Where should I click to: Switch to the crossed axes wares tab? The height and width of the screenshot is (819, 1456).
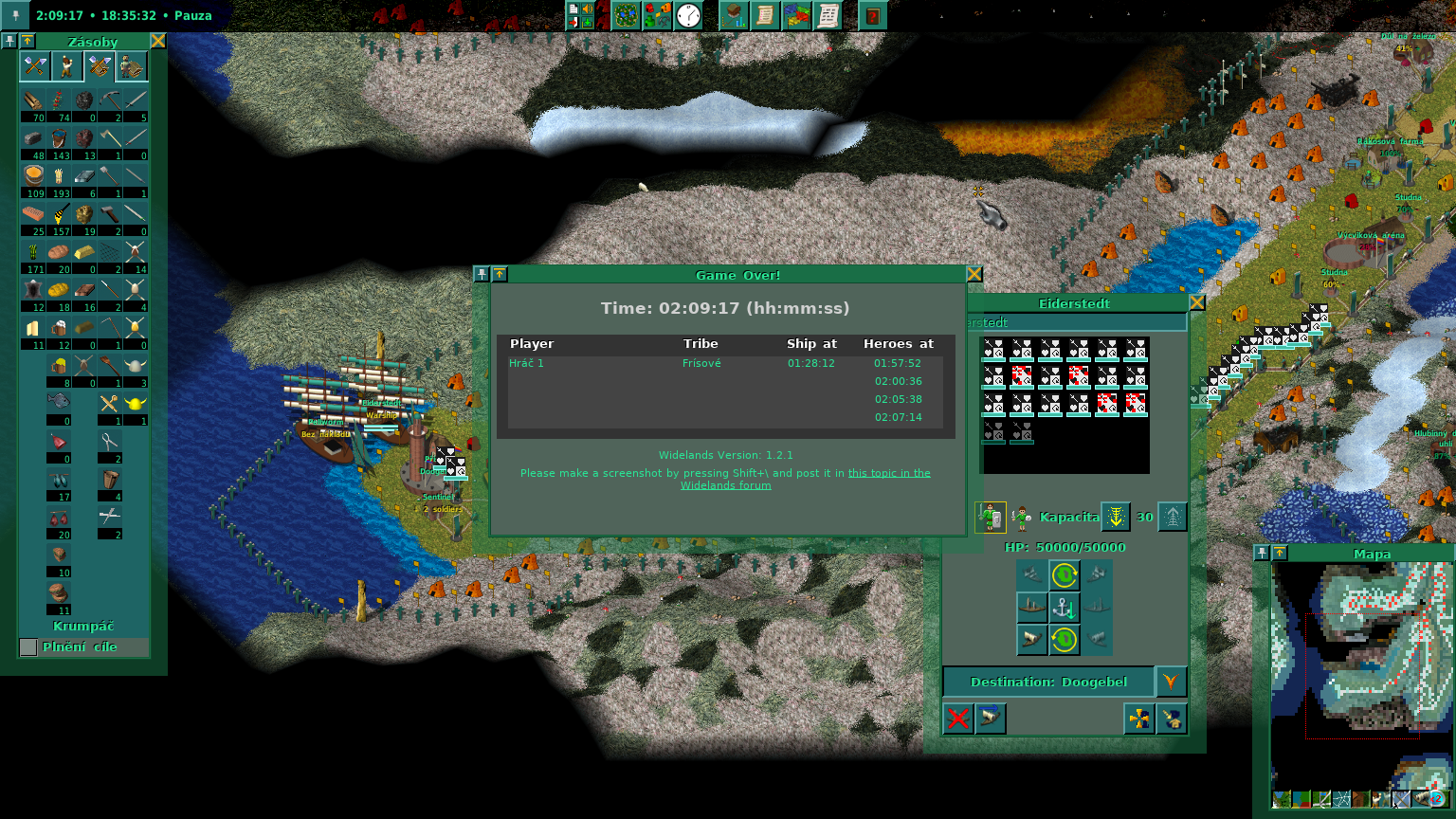(x=35, y=66)
